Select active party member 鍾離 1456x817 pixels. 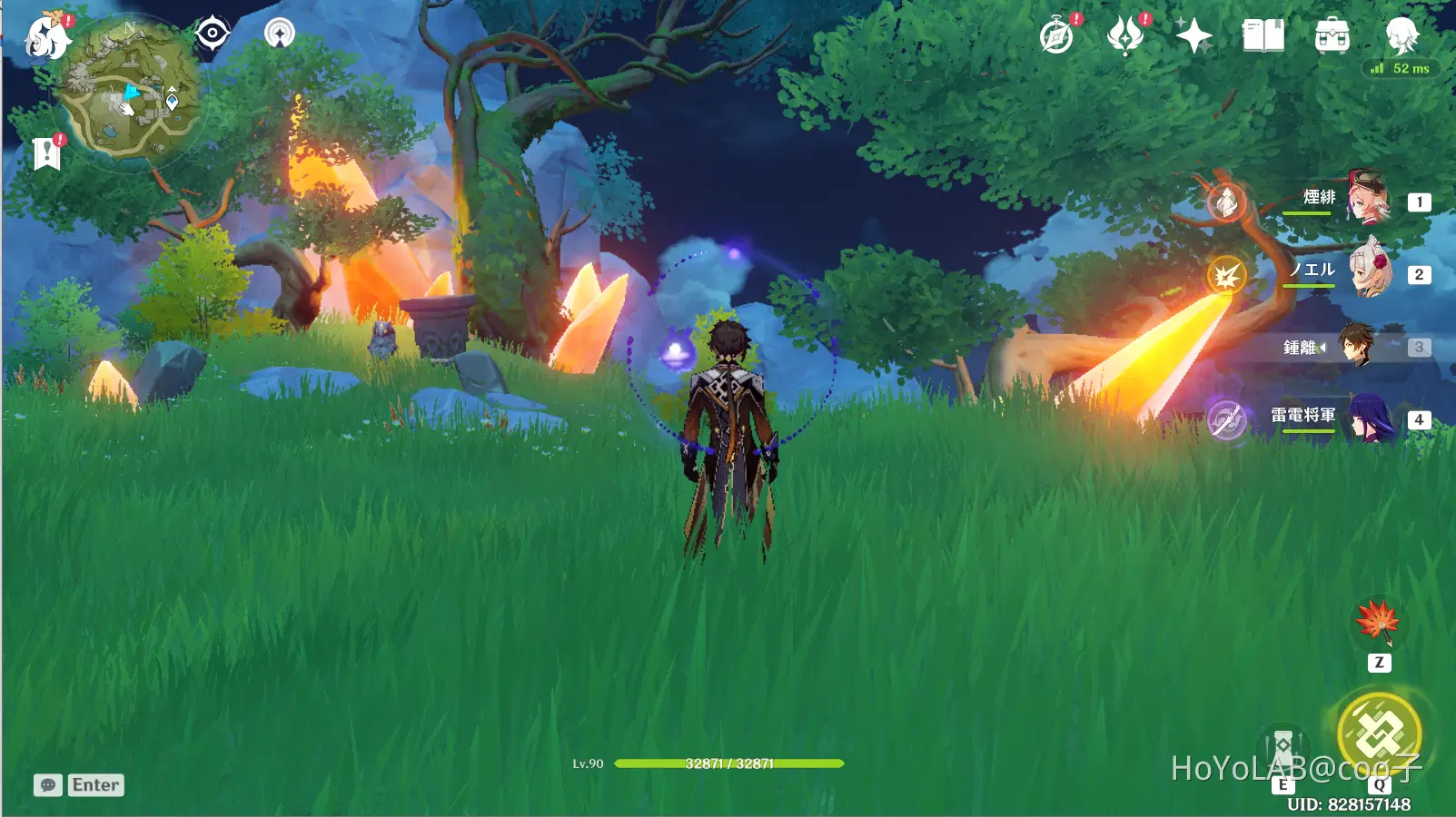coord(1355,346)
